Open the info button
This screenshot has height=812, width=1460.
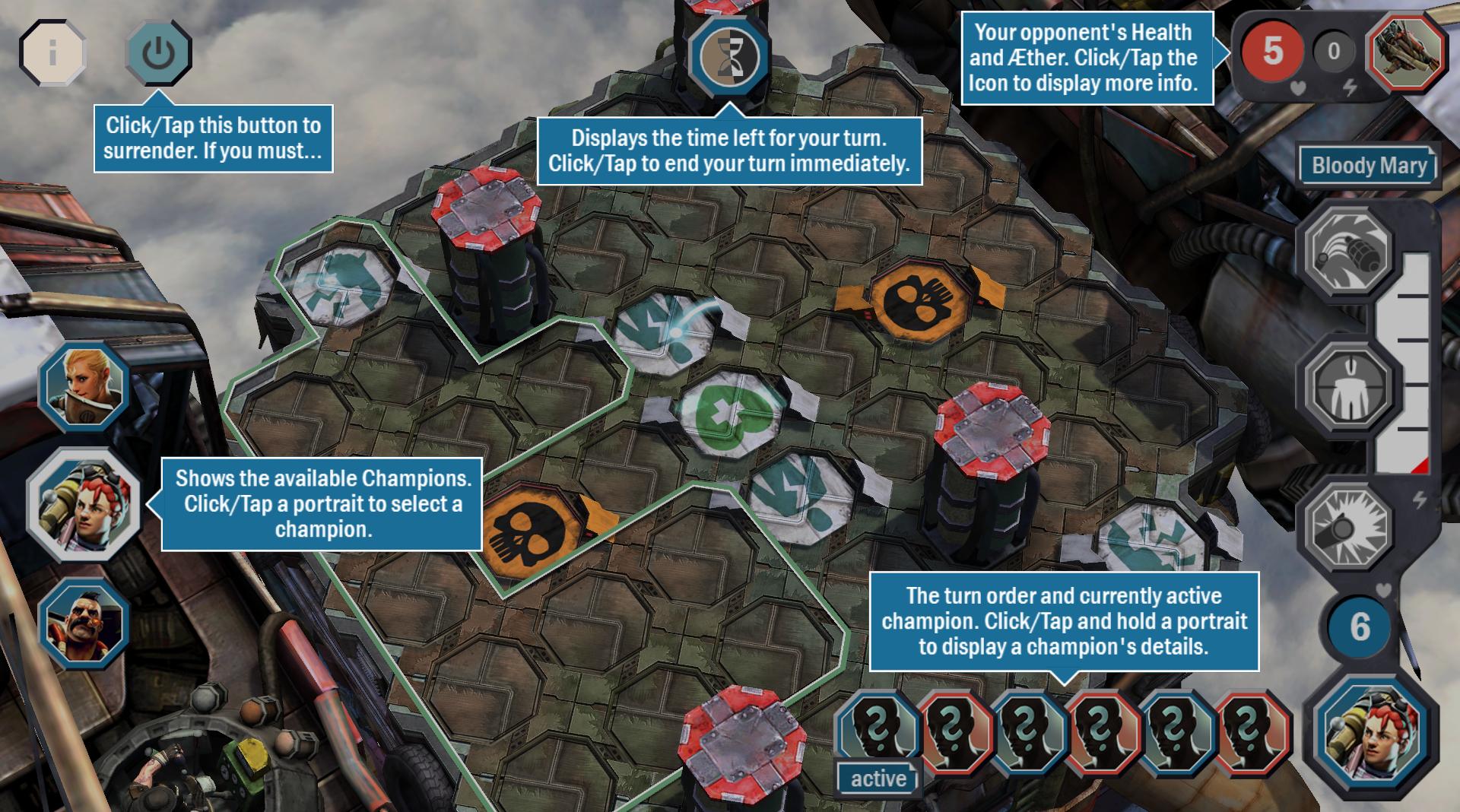pyautogui.click(x=52, y=53)
